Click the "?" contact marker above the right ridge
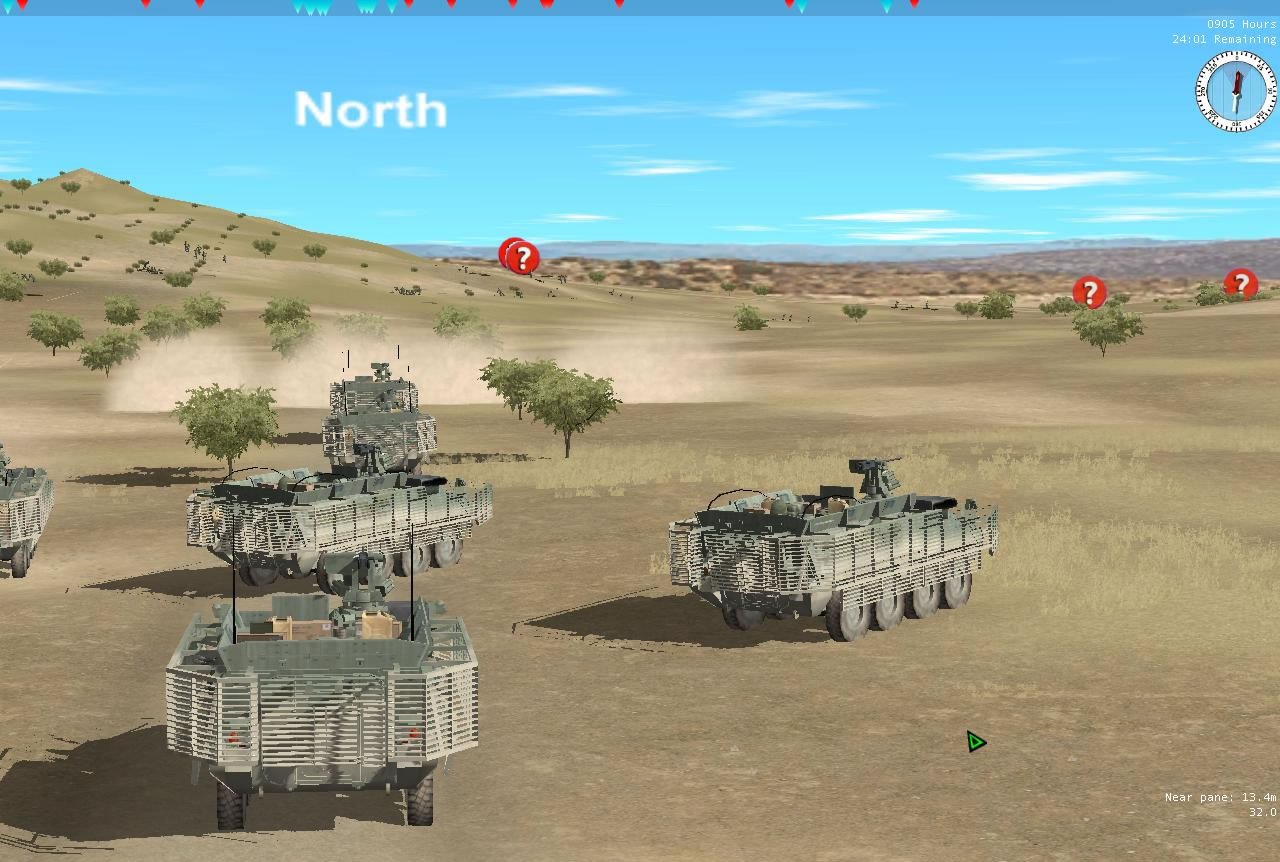This screenshot has height=862, width=1280. tap(1089, 292)
